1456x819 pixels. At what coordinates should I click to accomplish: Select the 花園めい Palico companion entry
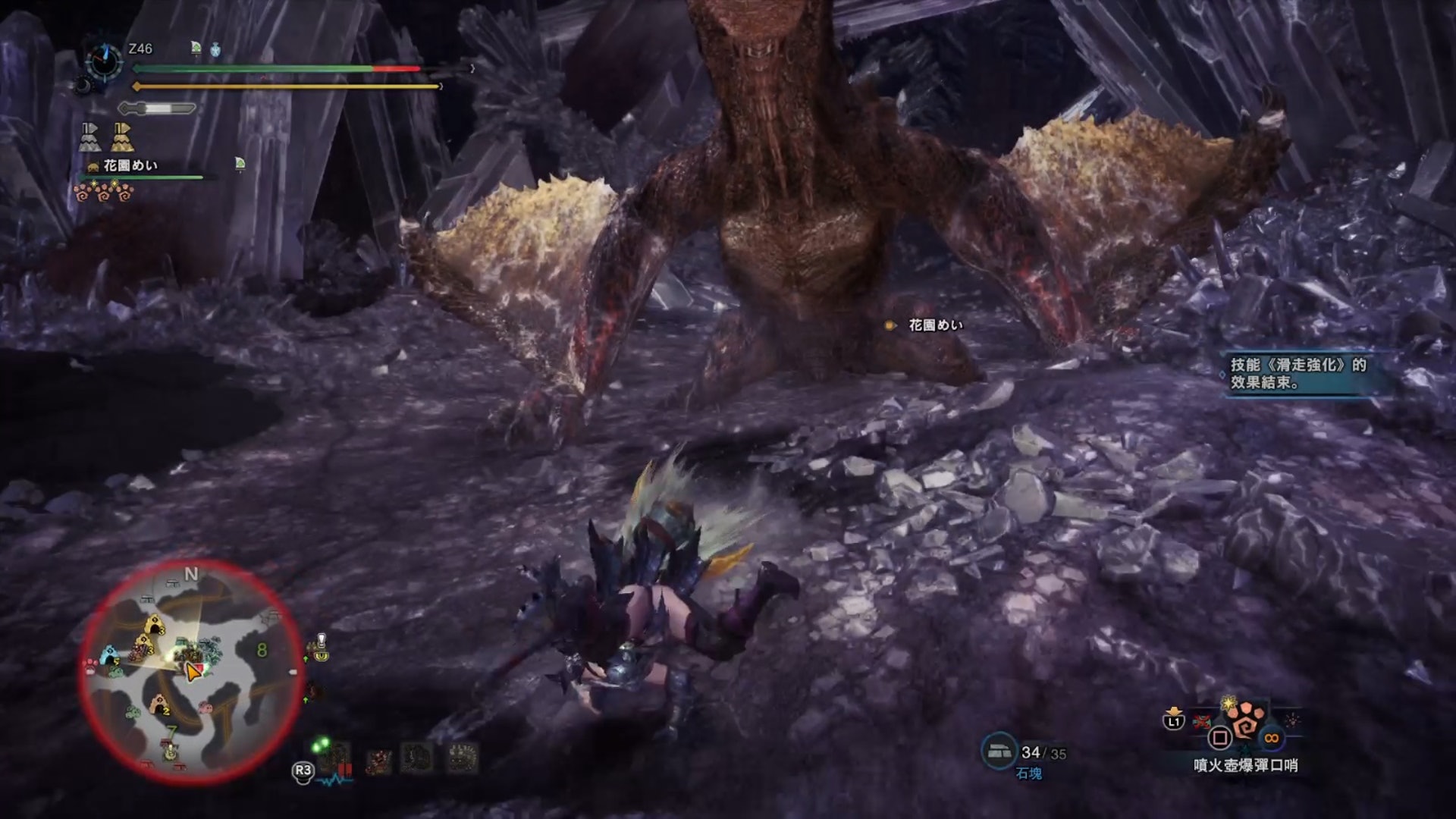pos(130,165)
